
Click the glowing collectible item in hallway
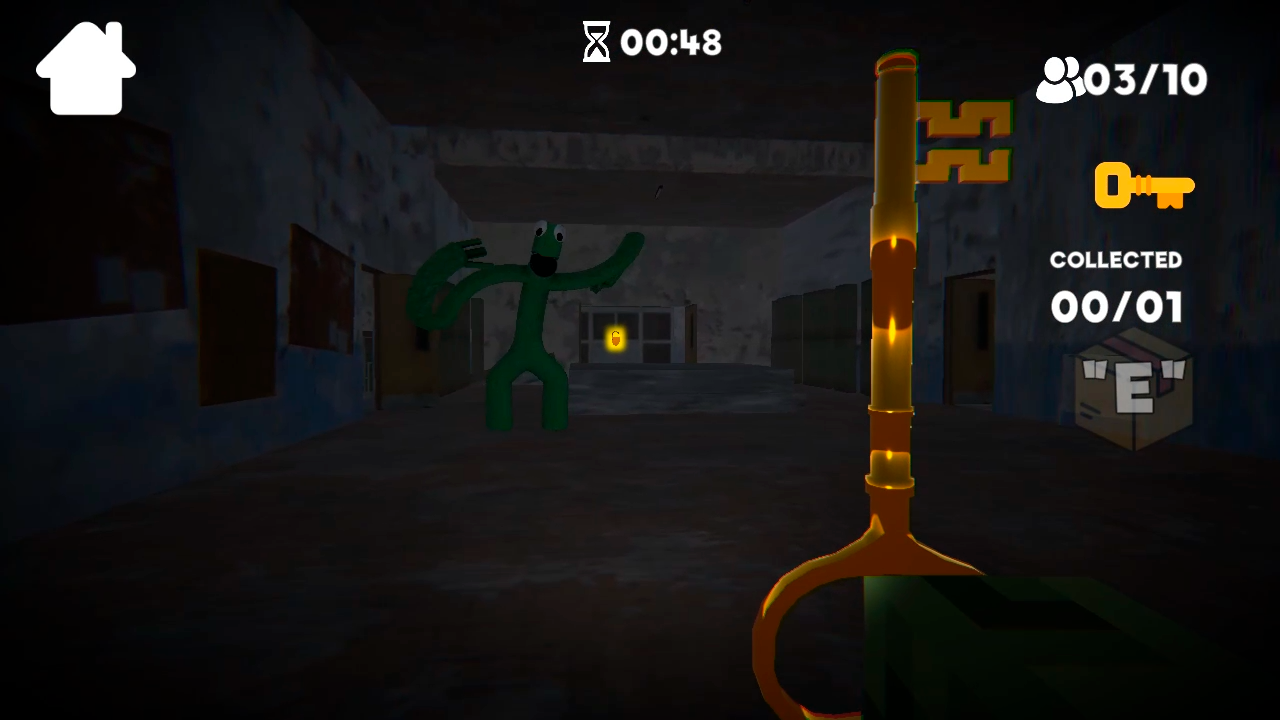click(x=614, y=340)
